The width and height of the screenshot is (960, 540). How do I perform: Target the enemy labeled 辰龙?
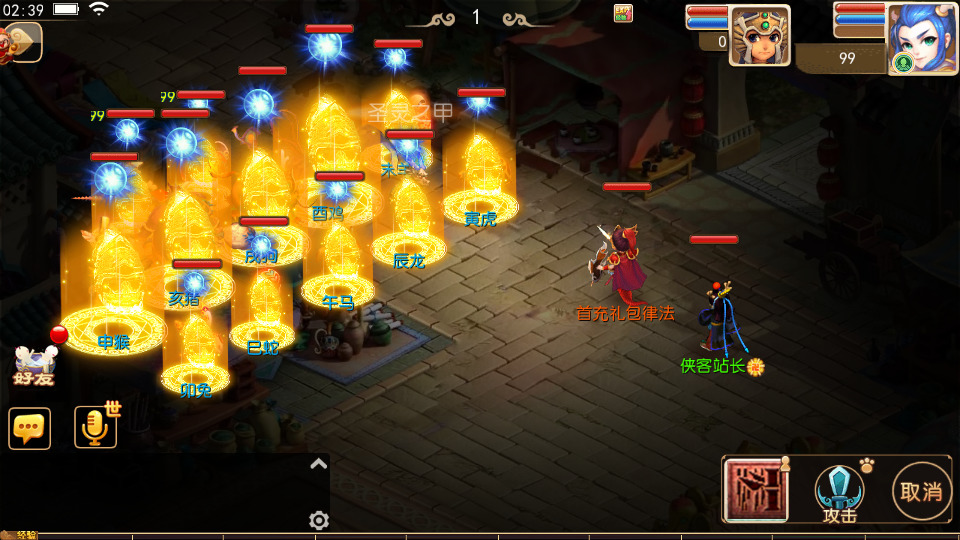(x=409, y=224)
